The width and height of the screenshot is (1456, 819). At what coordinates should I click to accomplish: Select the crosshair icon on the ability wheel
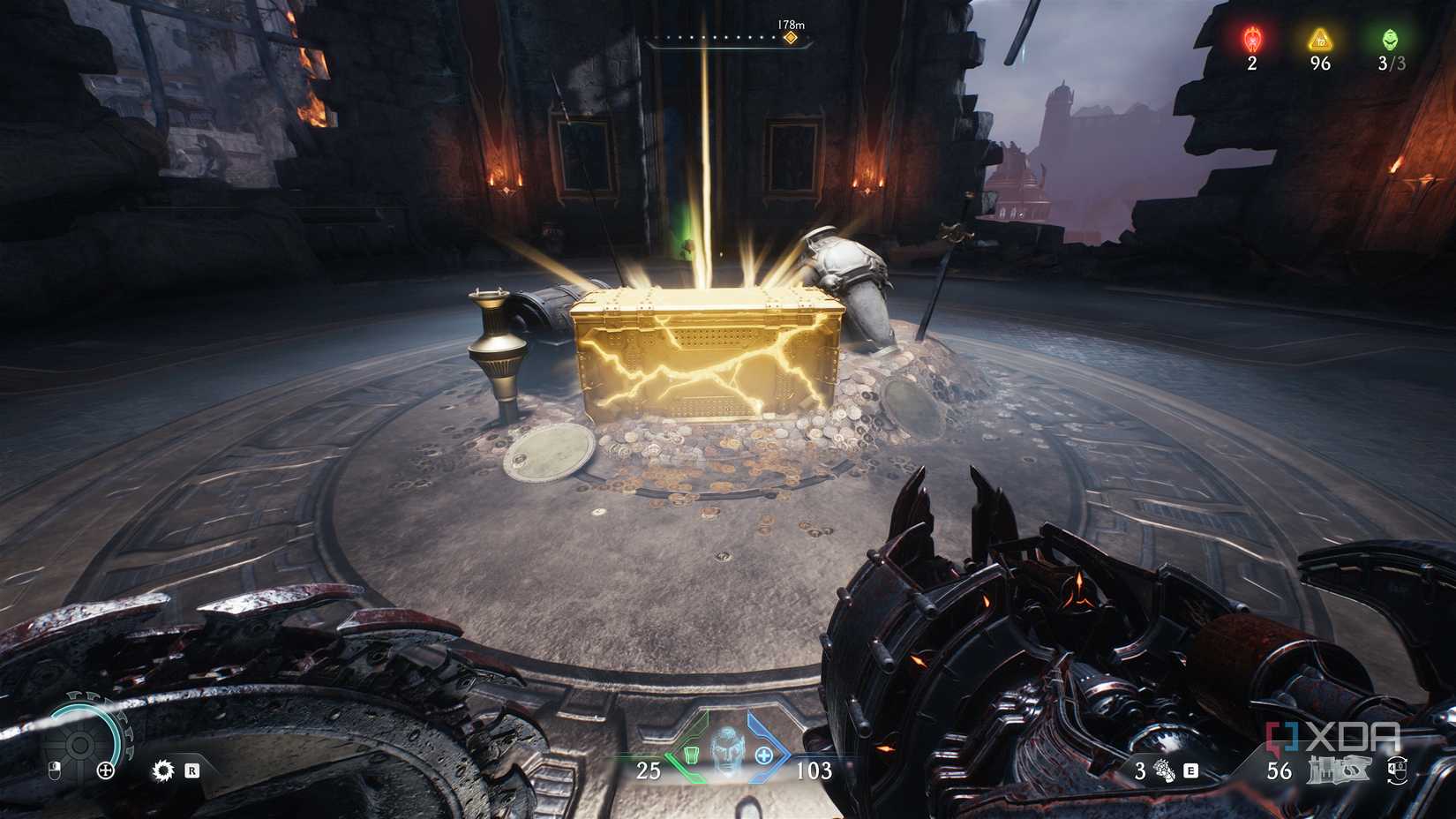[106, 770]
